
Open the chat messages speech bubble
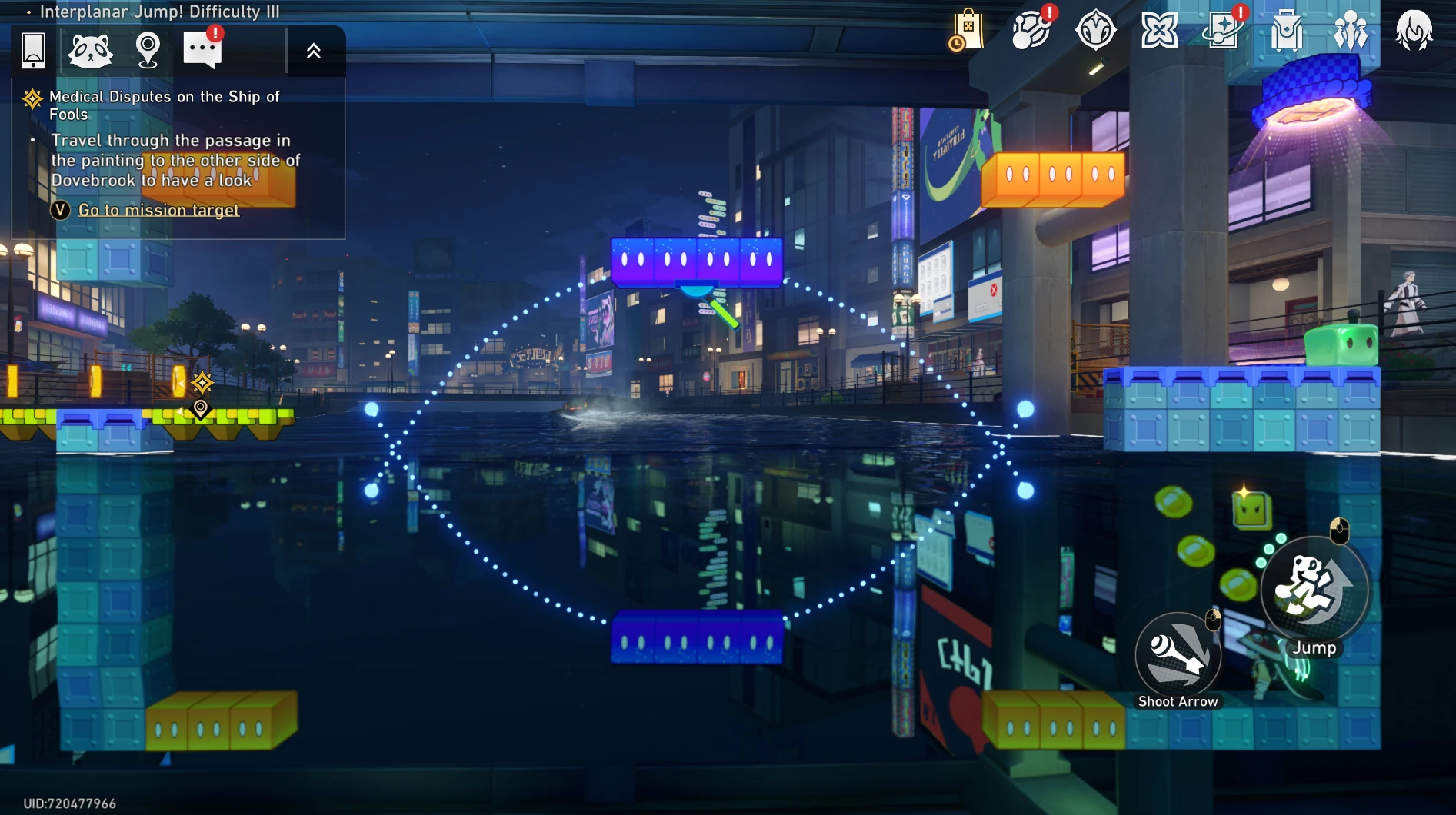[x=202, y=50]
